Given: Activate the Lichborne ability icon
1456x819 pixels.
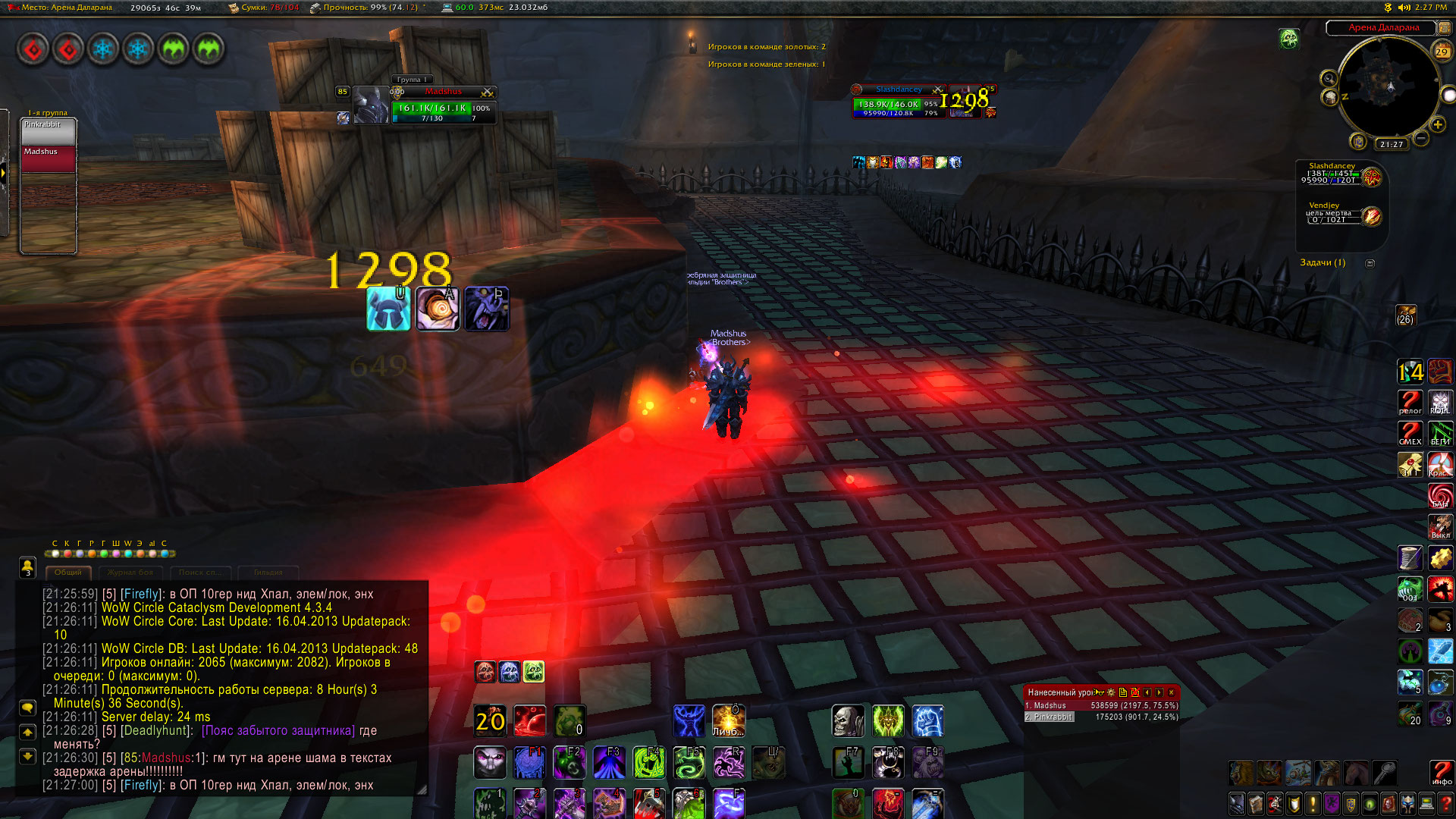Looking at the screenshot, I should click(x=728, y=720).
